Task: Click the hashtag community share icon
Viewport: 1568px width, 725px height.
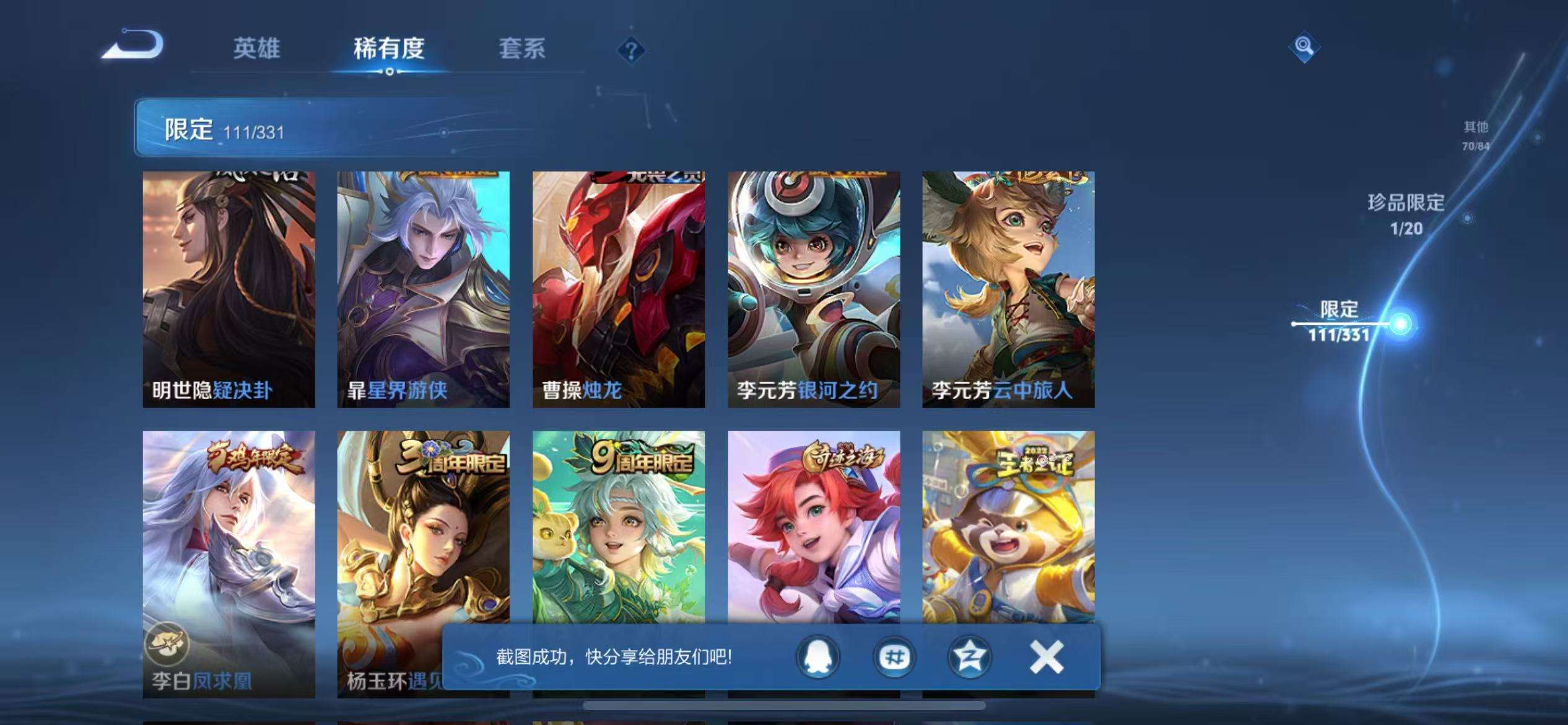Action: (x=894, y=658)
